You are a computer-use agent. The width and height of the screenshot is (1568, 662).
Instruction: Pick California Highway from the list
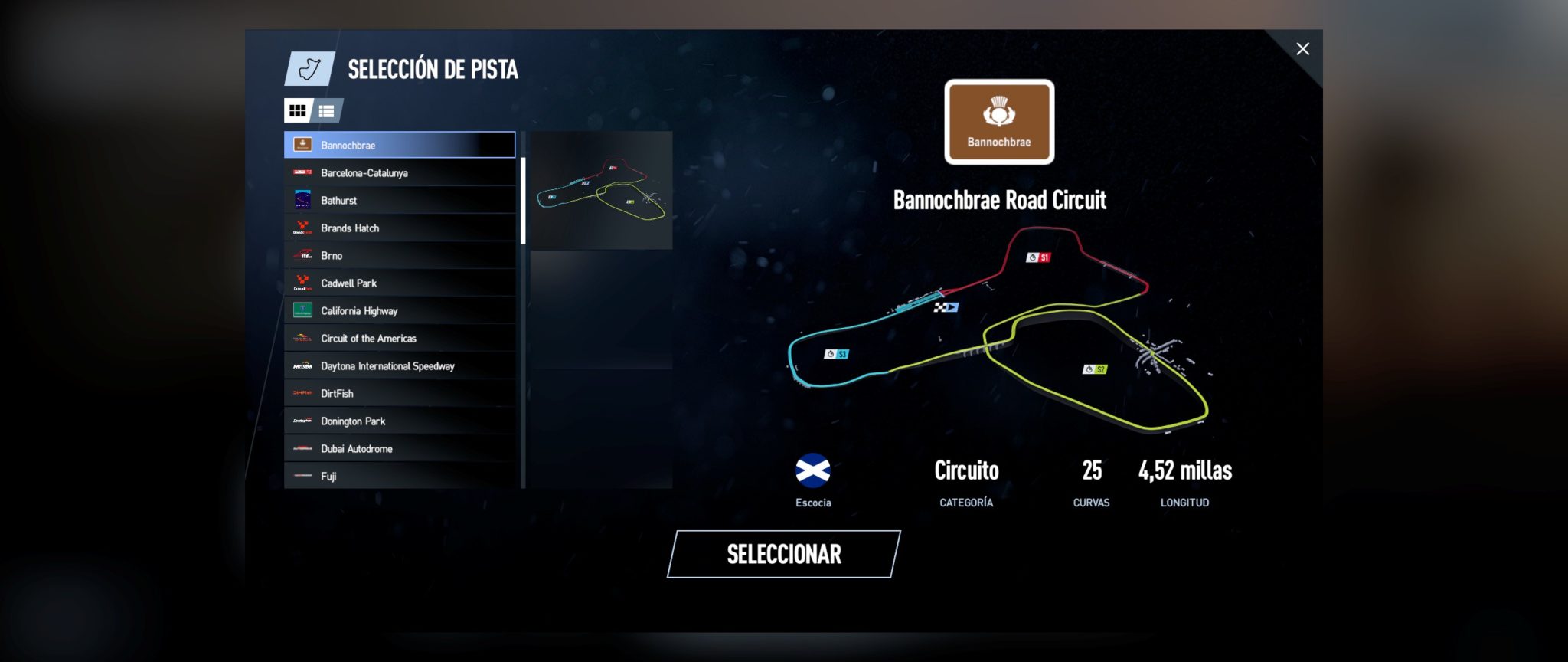coord(399,311)
